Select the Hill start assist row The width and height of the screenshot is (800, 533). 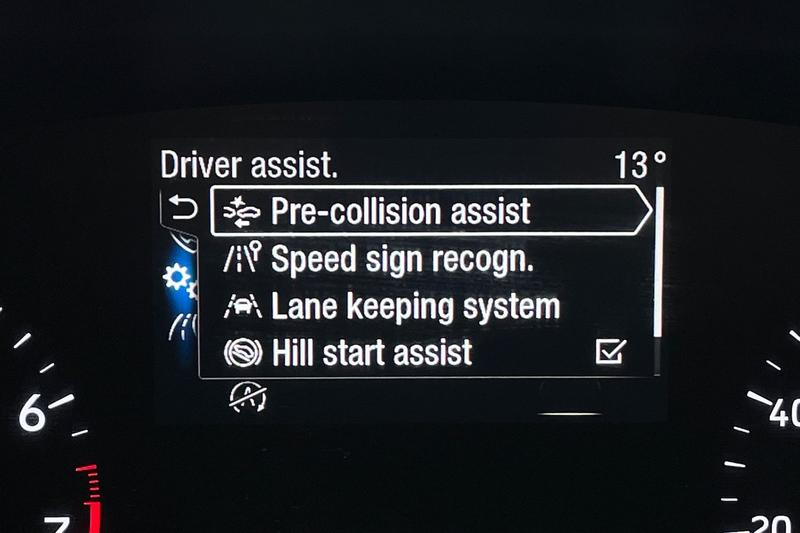point(372,352)
